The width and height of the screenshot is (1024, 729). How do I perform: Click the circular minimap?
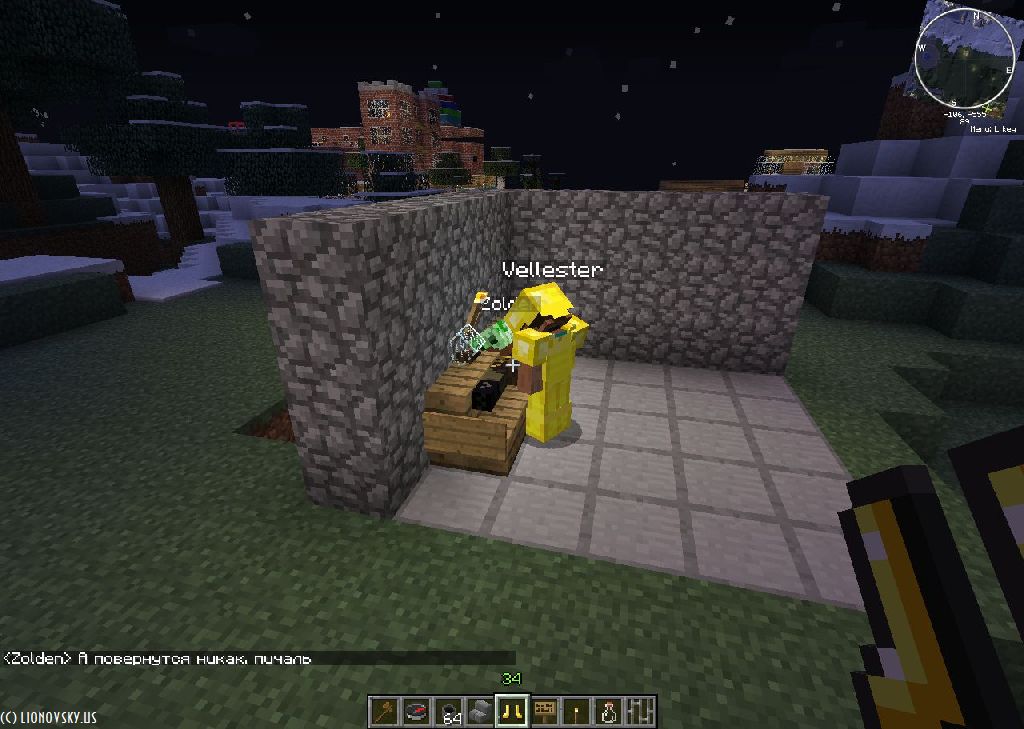(x=965, y=57)
